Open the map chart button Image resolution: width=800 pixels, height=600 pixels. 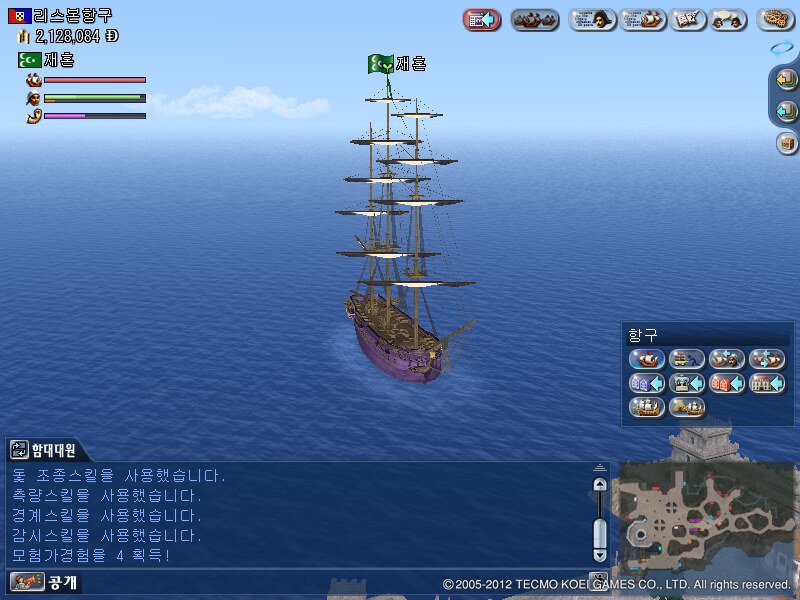coord(688,19)
